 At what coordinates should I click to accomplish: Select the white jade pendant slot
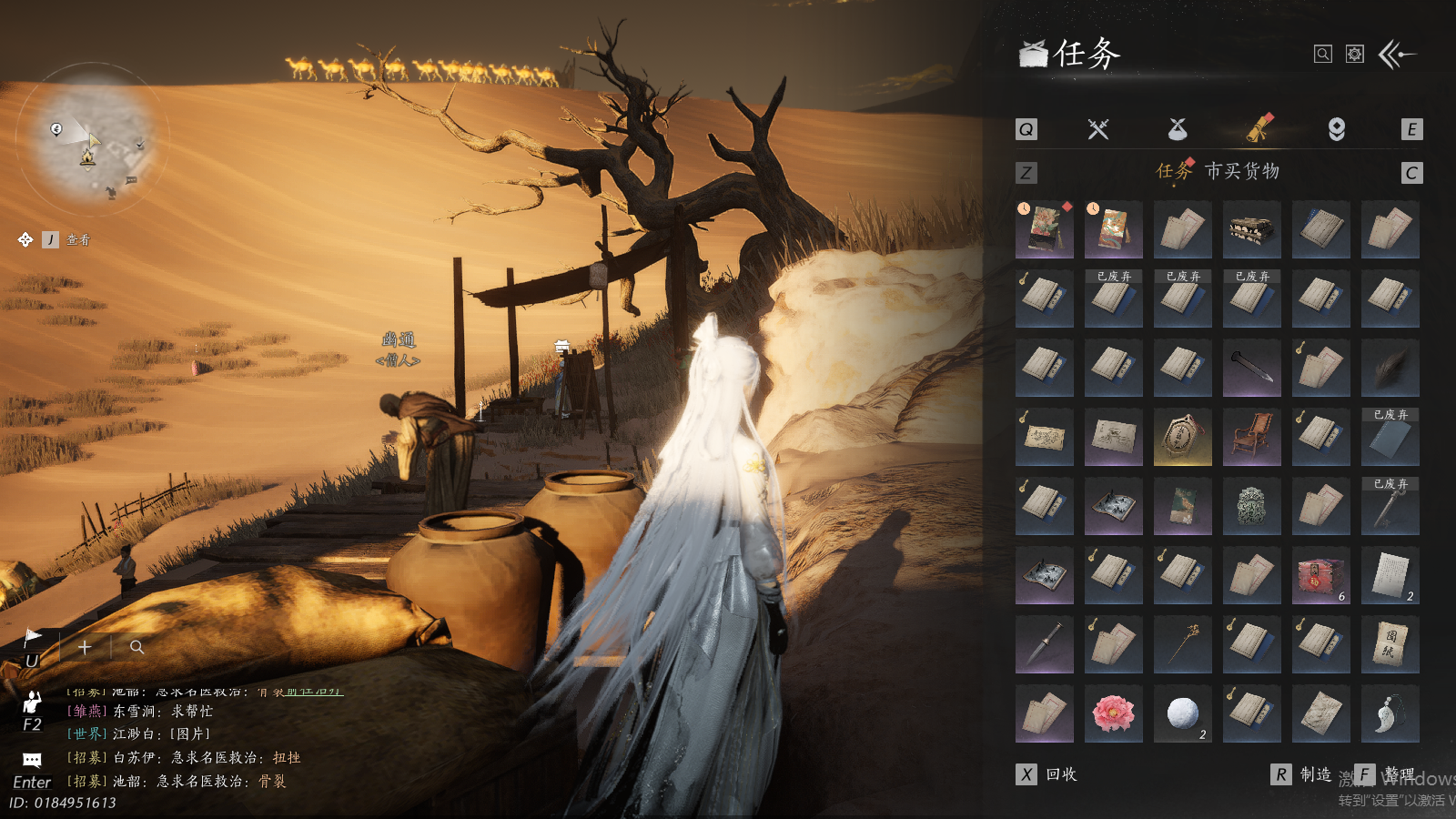click(x=1390, y=713)
